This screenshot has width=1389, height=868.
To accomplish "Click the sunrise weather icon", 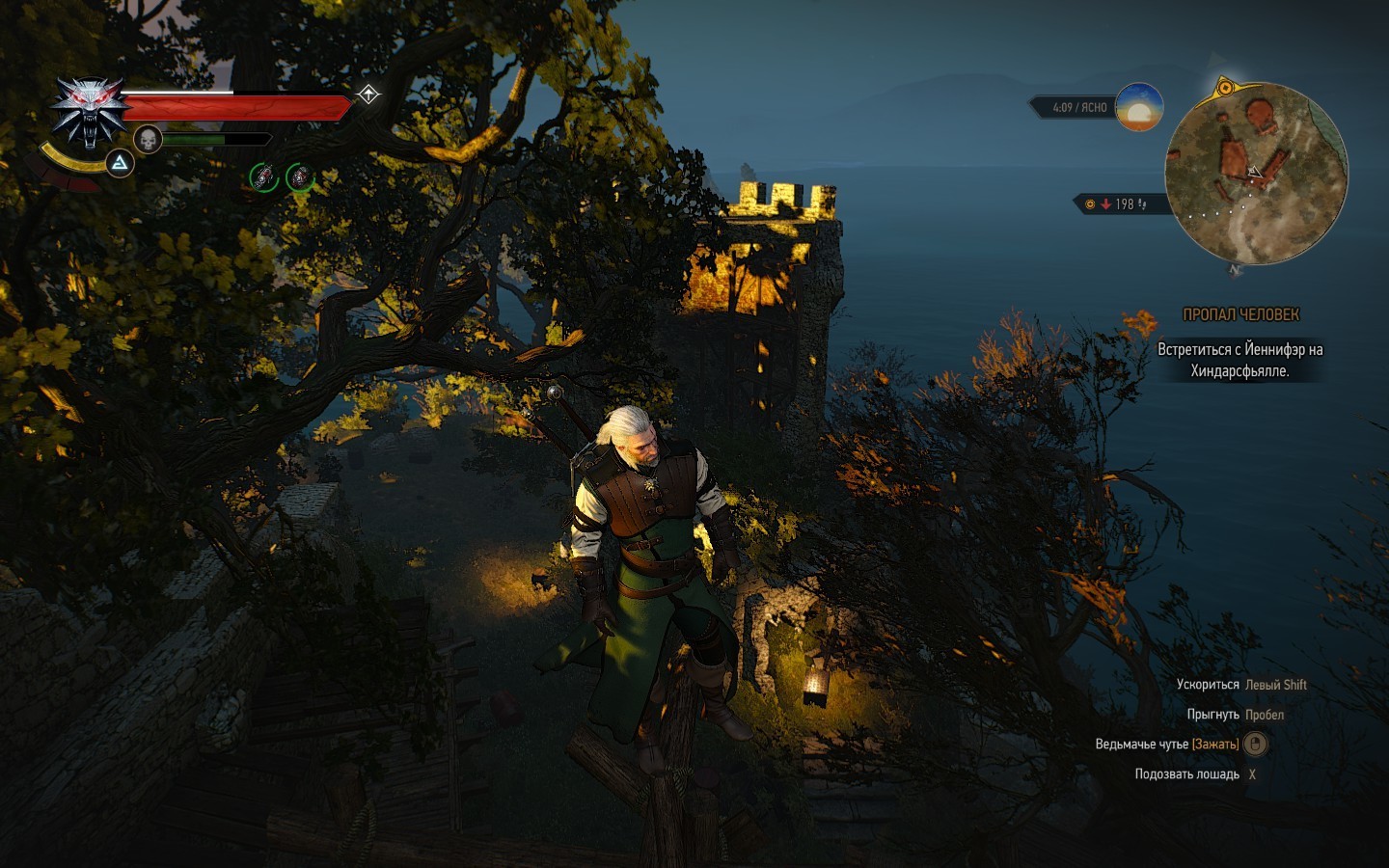I will [x=1139, y=108].
